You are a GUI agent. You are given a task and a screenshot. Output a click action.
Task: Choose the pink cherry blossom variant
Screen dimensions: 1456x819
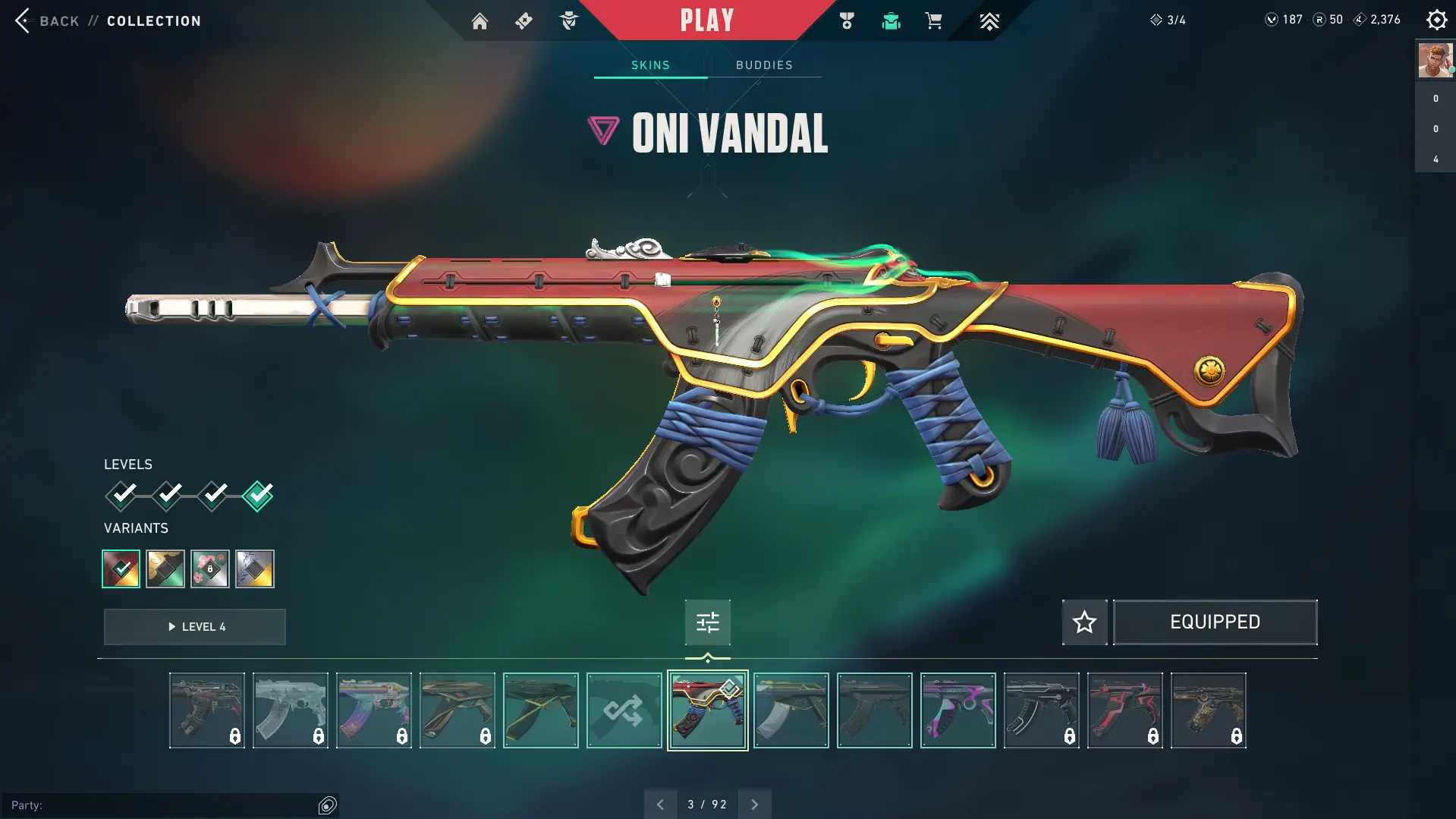(x=210, y=569)
